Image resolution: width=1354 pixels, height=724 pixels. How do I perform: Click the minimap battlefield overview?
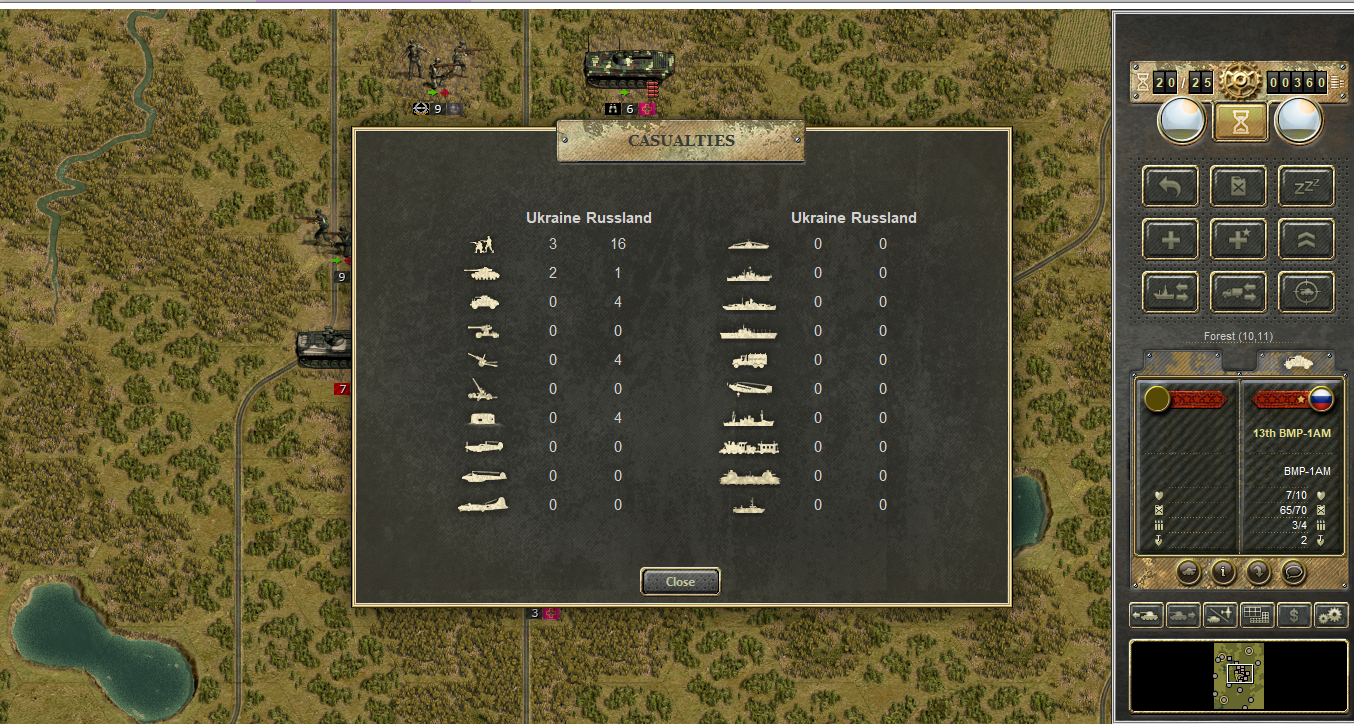(1239, 676)
